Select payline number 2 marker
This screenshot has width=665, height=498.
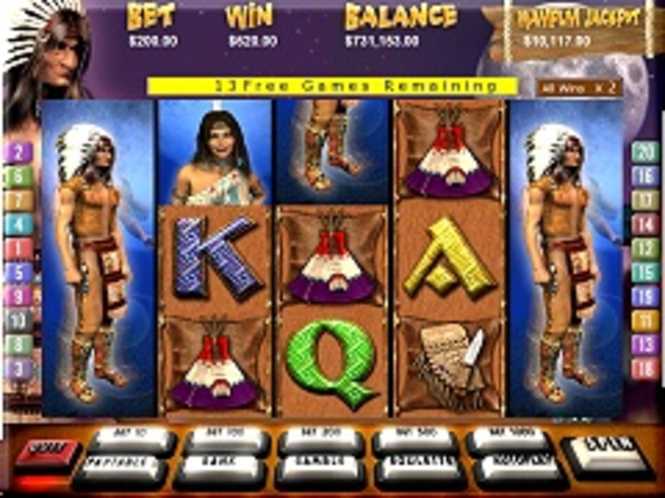(x=19, y=153)
